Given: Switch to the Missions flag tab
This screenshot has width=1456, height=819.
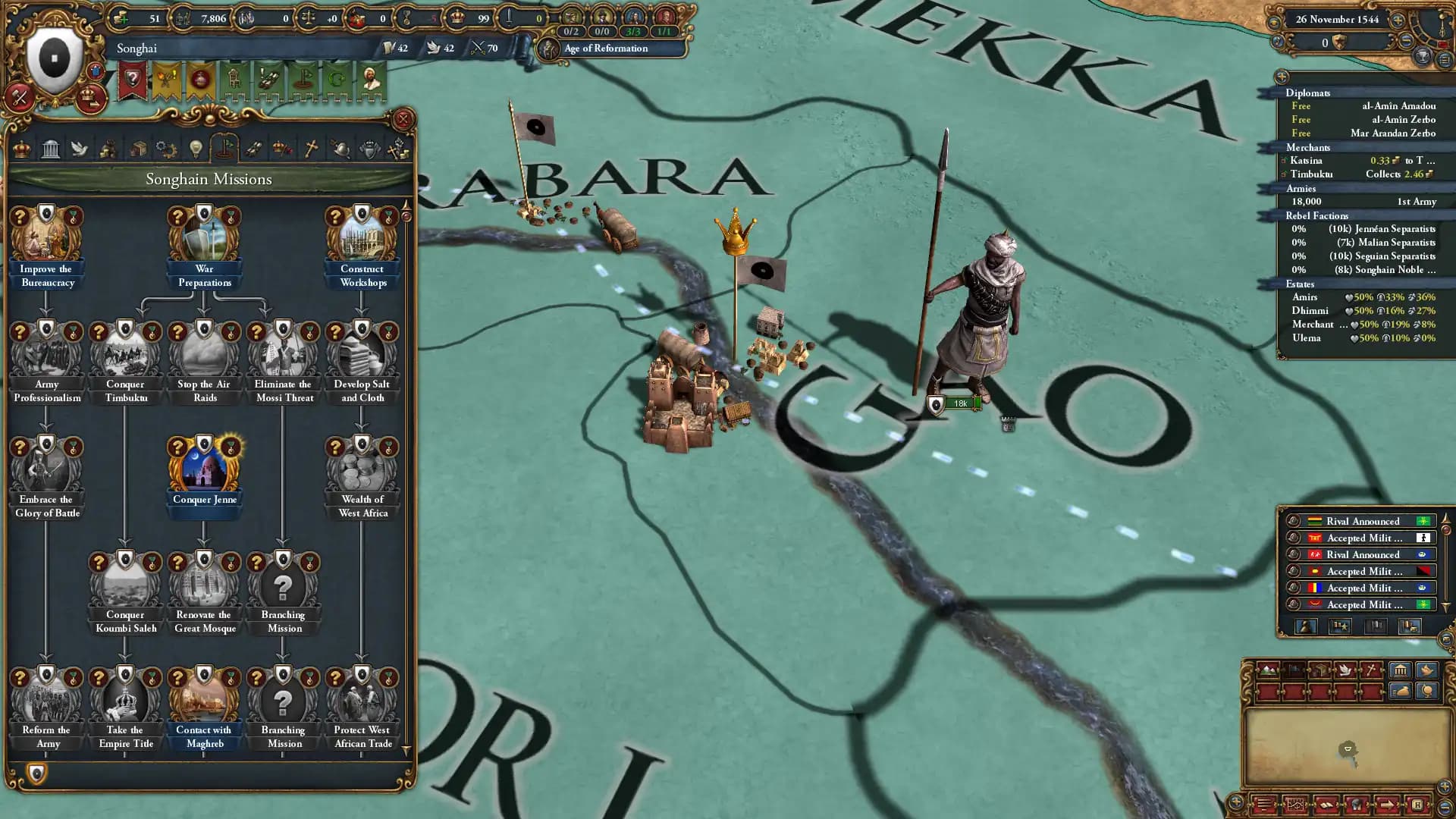Looking at the screenshot, I should pos(224,149).
